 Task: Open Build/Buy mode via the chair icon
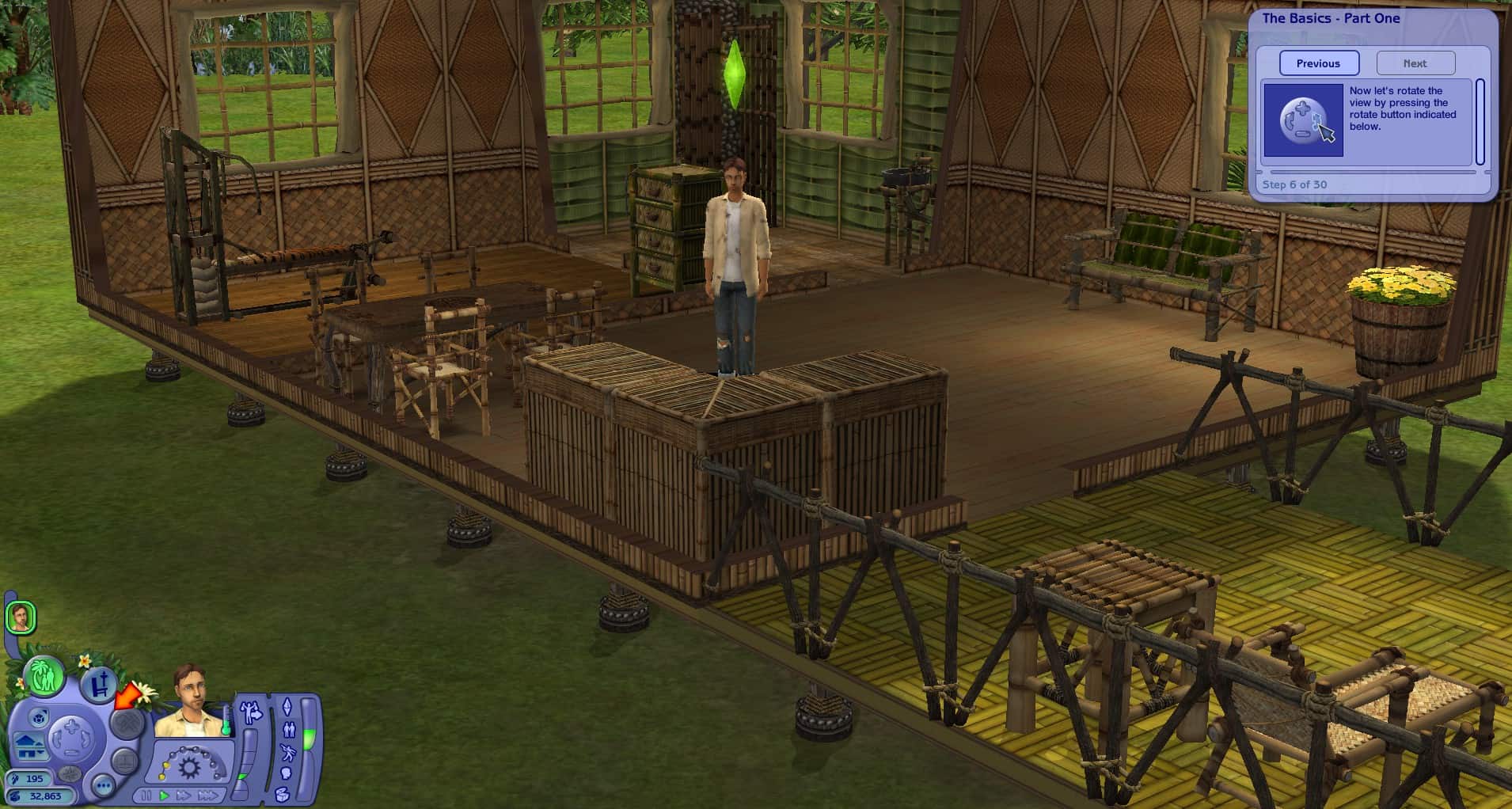pyautogui.click(x=99, y=682)
